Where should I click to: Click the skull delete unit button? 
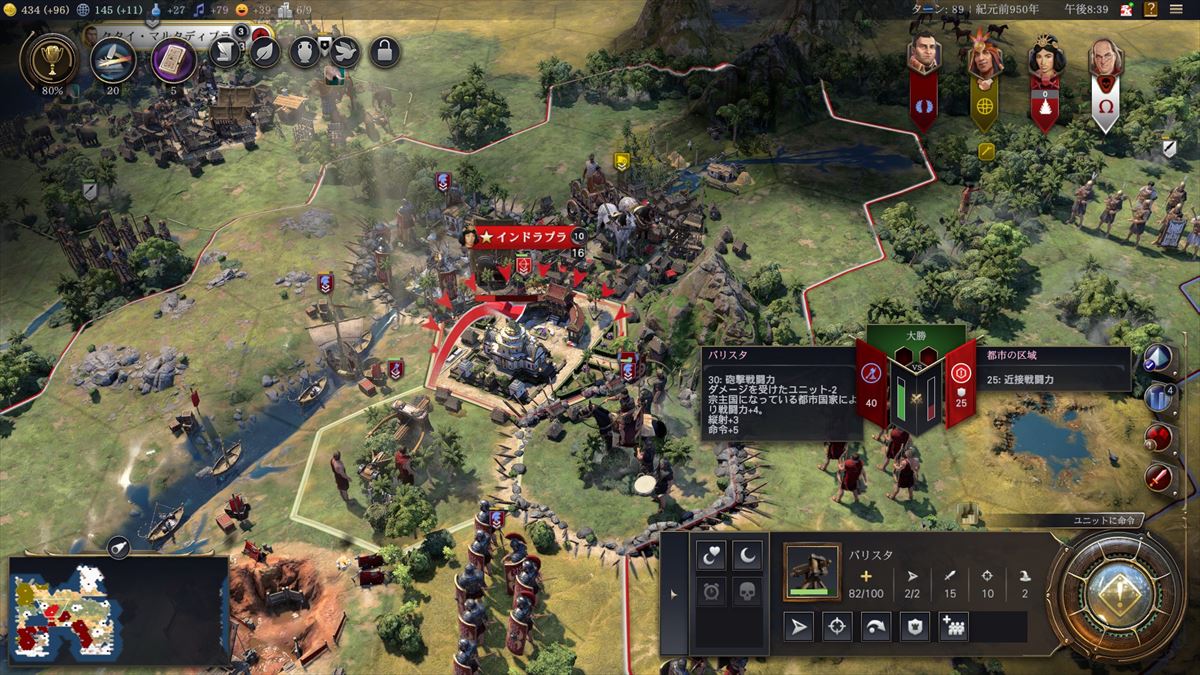pos(747,591)
